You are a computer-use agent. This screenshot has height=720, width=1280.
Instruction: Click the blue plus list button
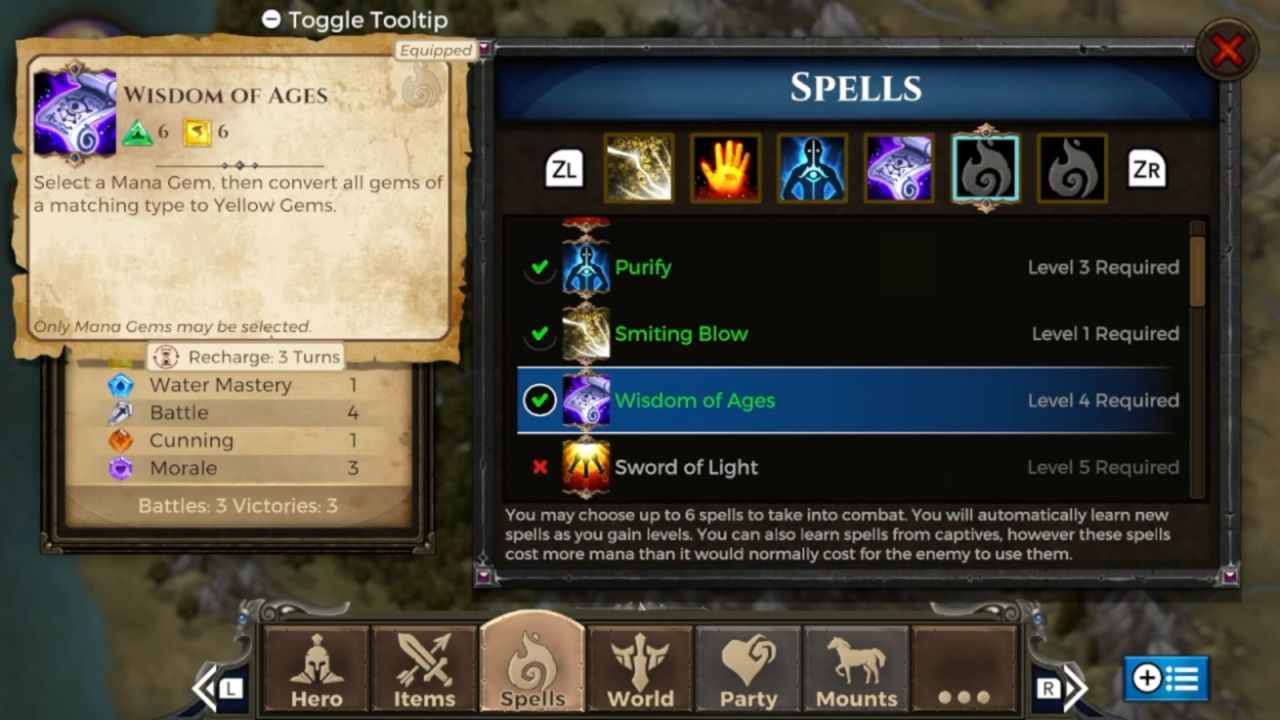pos(1166,679)
